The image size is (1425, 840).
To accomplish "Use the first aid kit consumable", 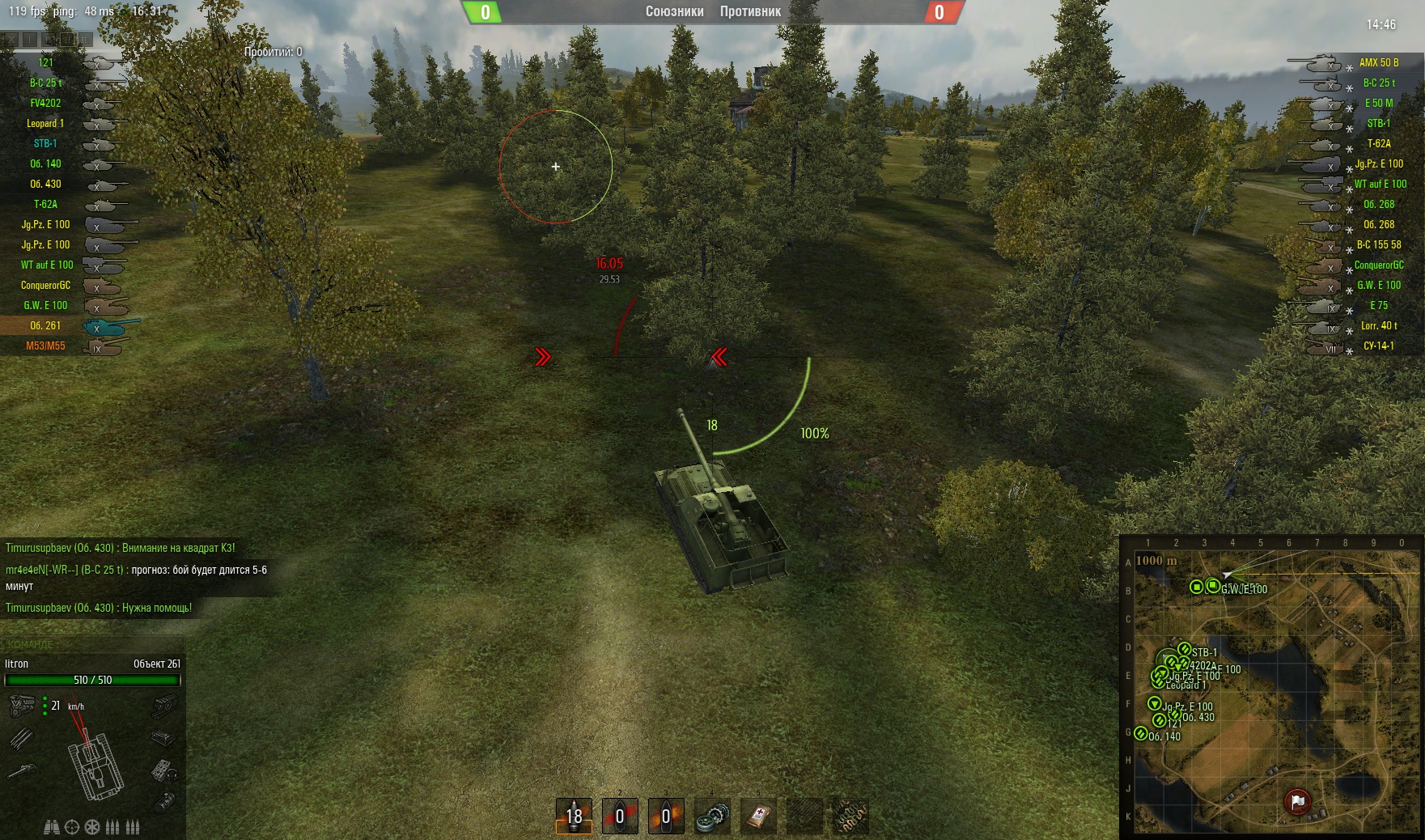I will pyautogui.click(x=759, y=817).
